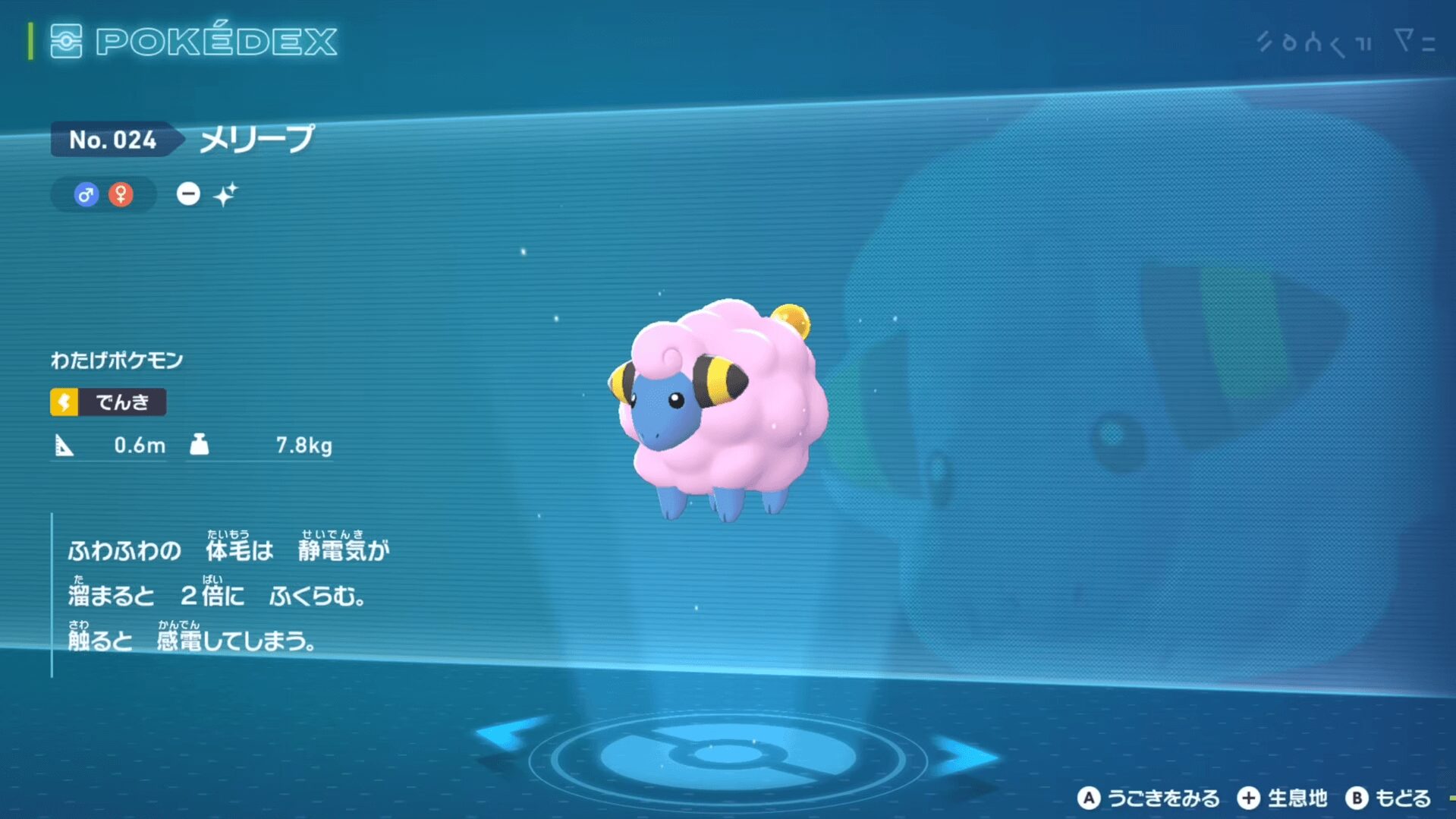Select the female gender symbol
Image resolution: width=1456 pixels, height=819 pixels.
coord(121,195)
